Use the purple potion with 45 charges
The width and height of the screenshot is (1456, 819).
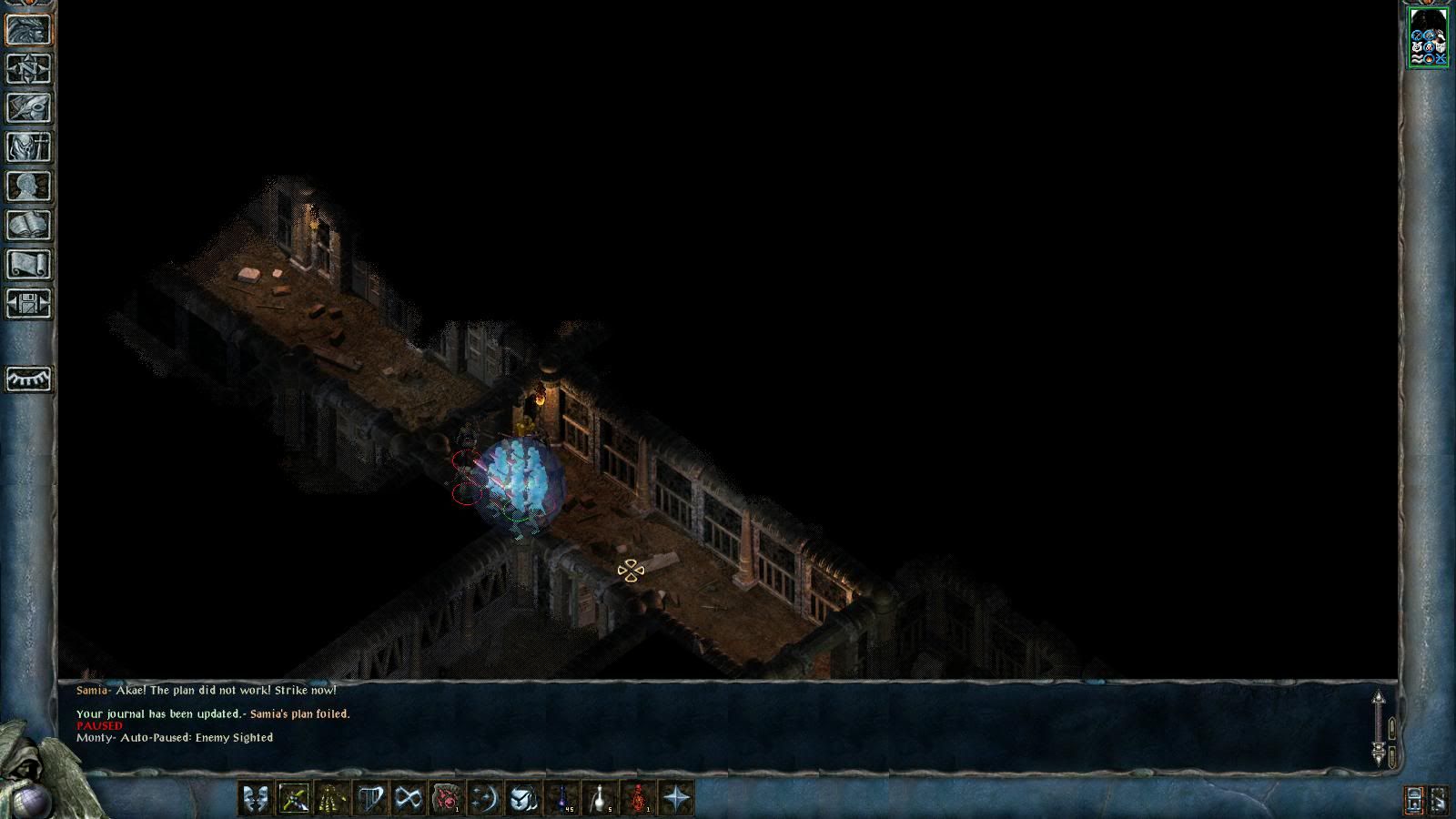click(561, 798)
